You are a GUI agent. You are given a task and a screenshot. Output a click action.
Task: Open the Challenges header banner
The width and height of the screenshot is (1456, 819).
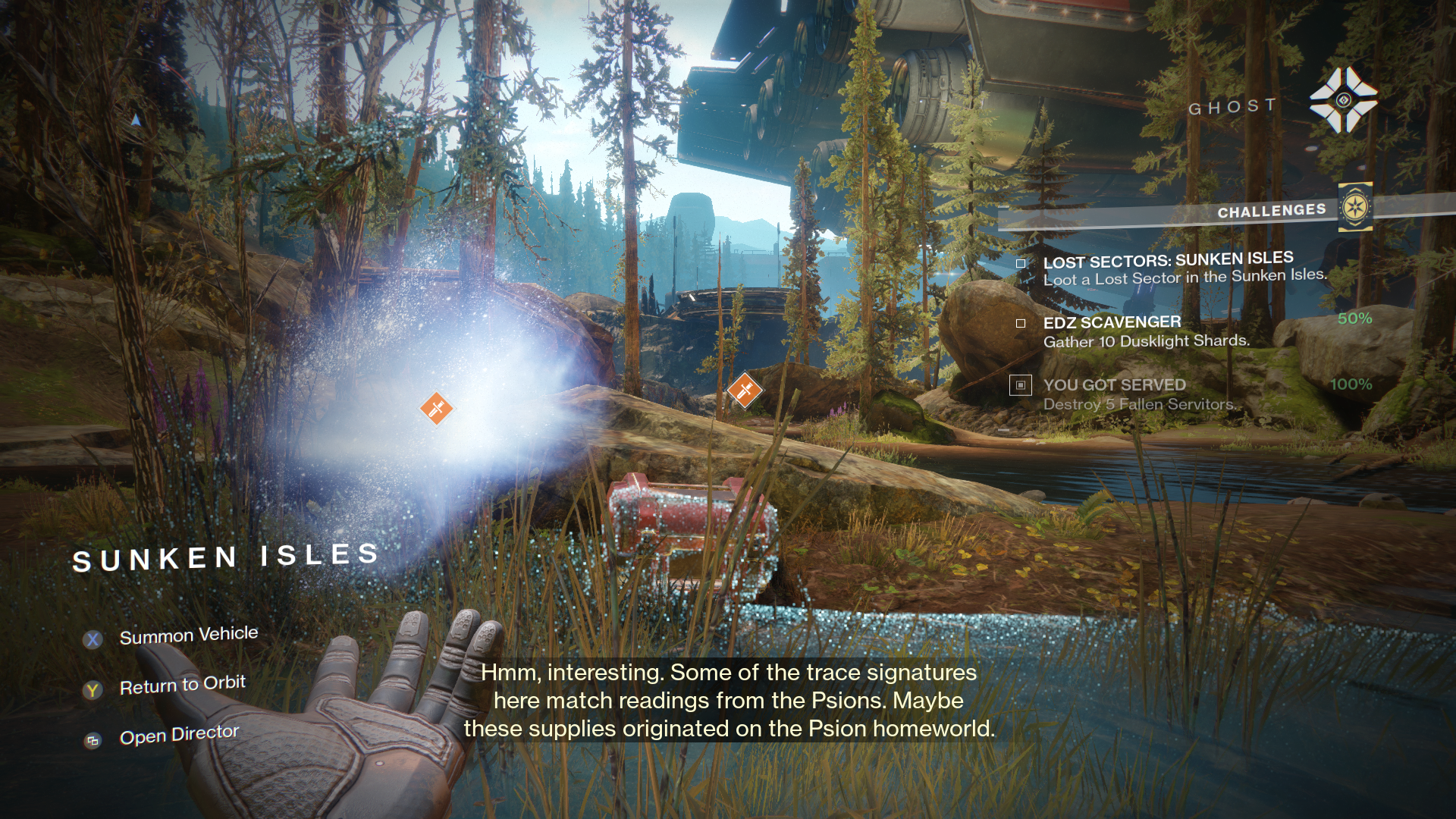(x=1271, y=211)
